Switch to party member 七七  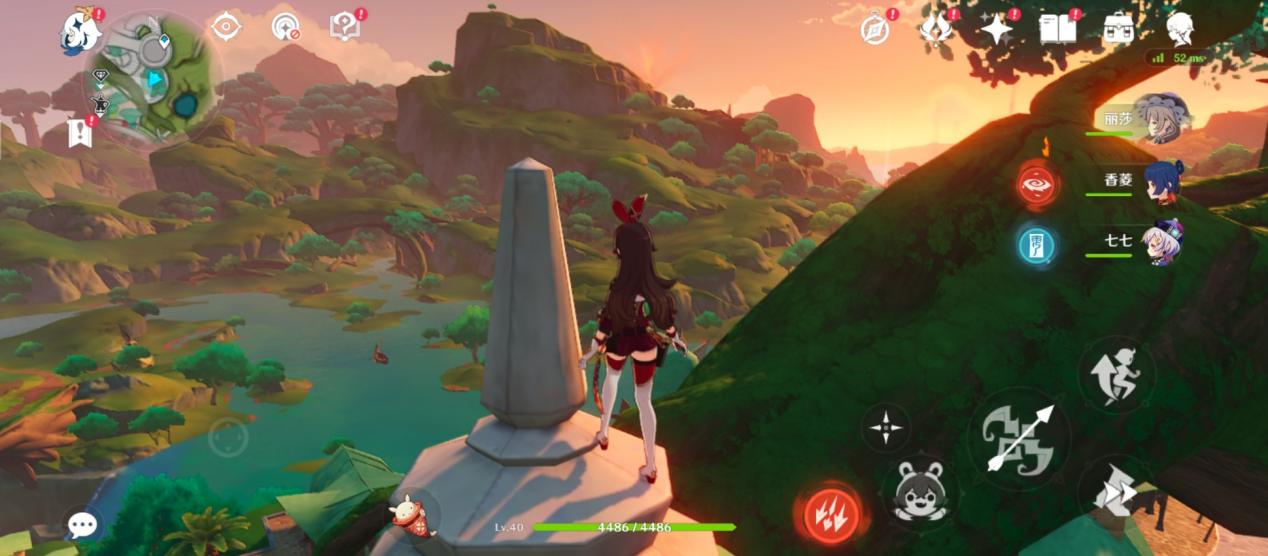pyautogui.click(x=1160, y=242)
